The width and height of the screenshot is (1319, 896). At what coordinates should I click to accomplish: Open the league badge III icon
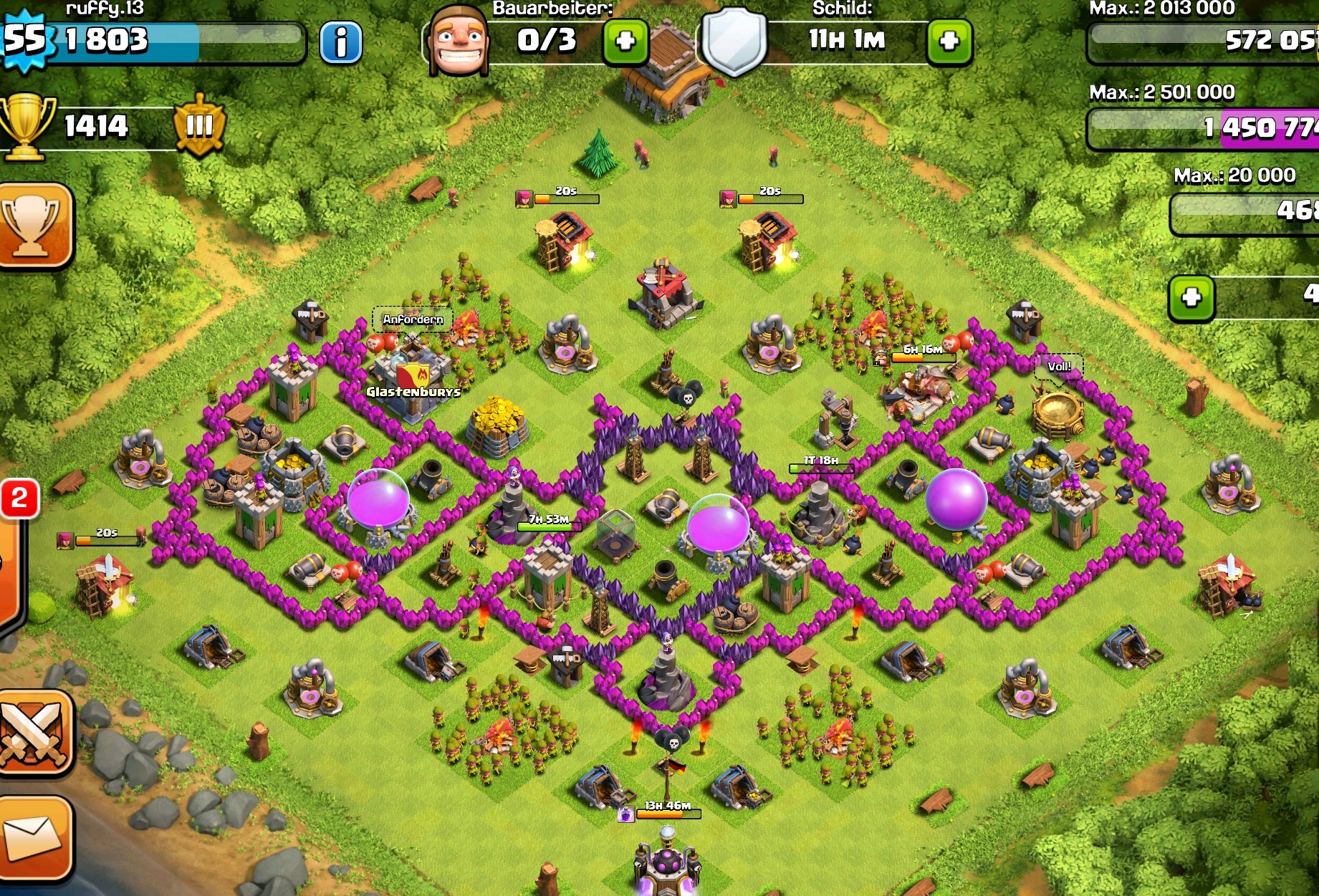[199, 126]
